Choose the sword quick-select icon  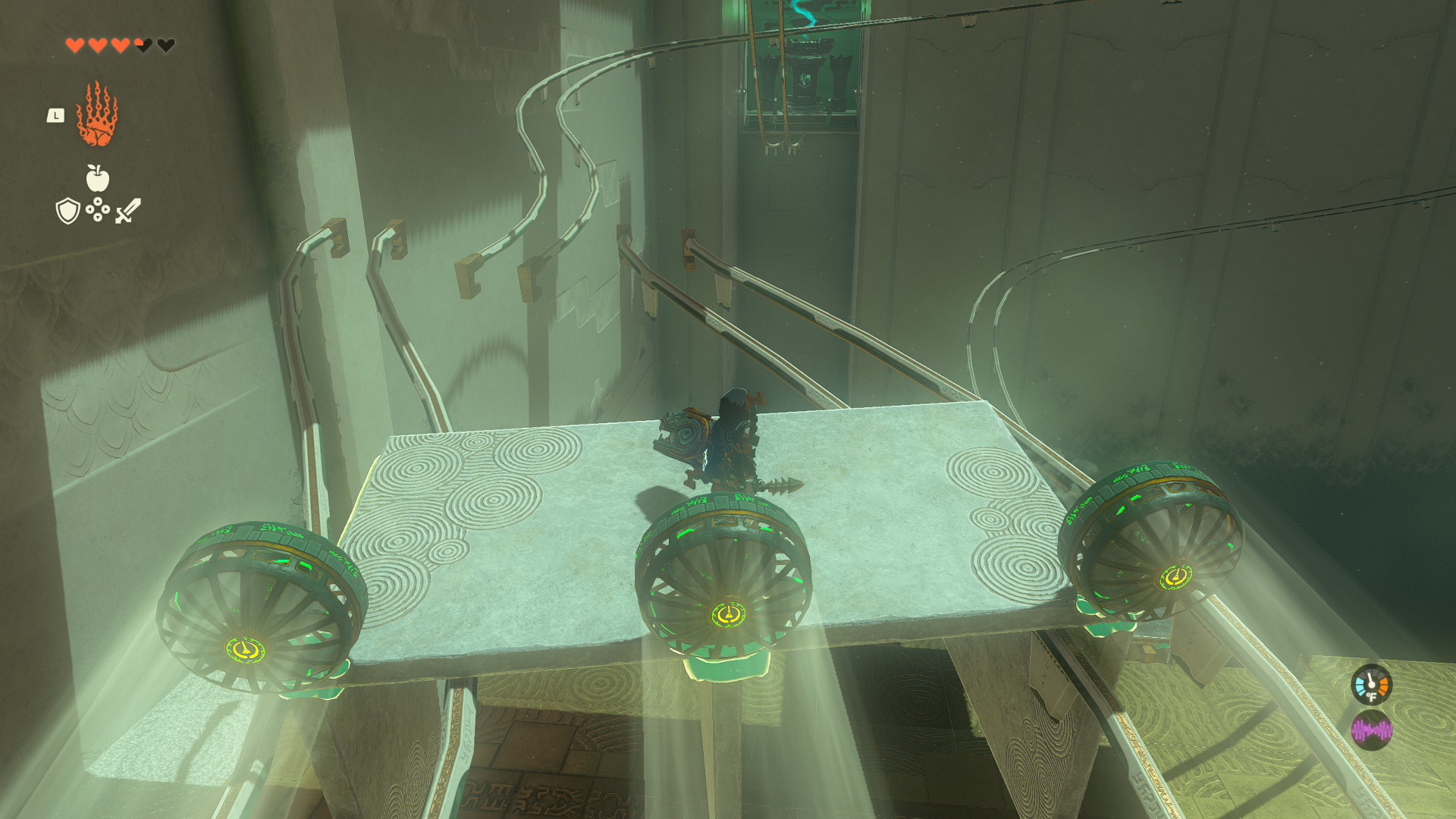[x=128, y=210]
